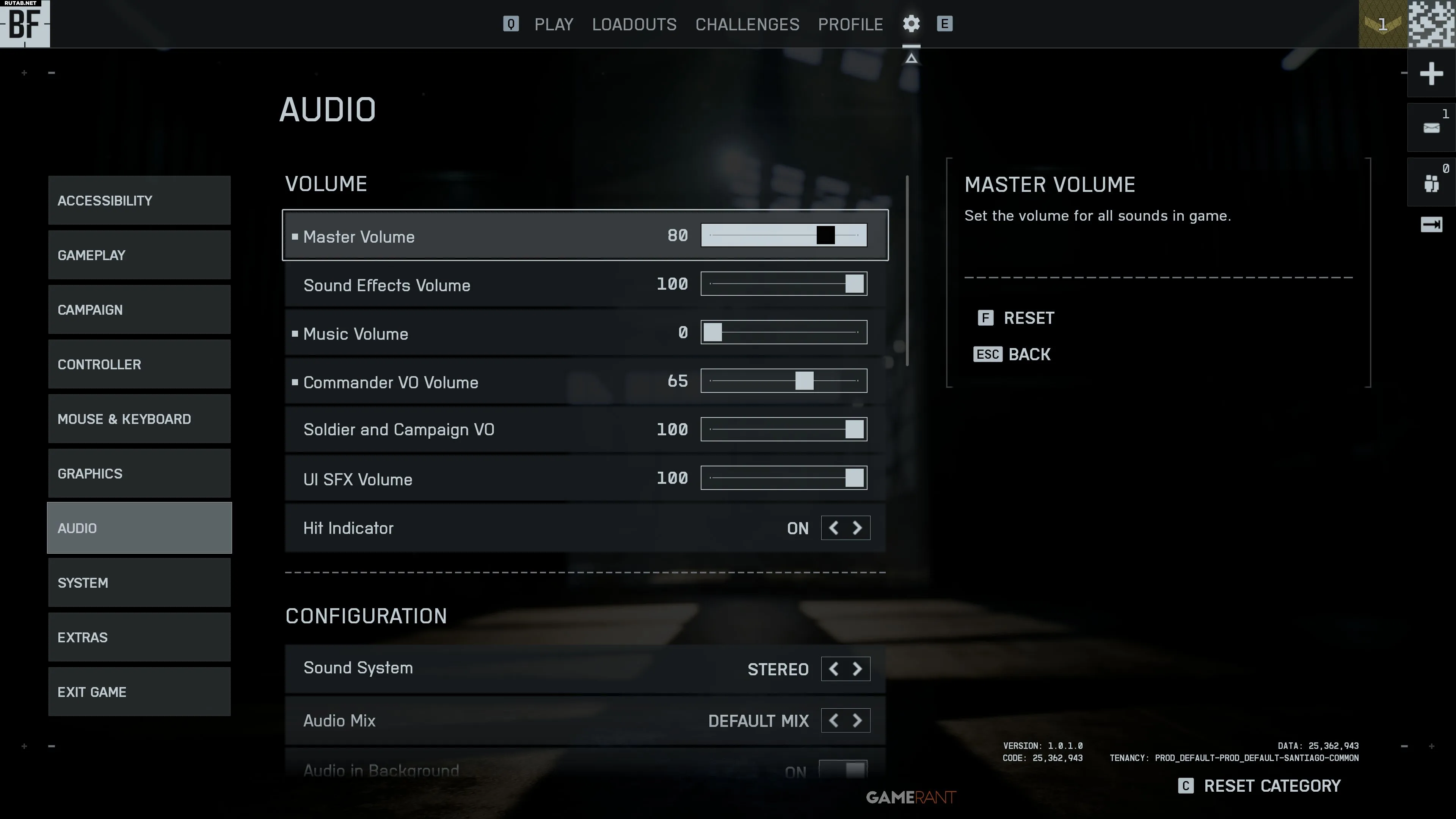Cycle Audio Mix to next option

[857, 721]
